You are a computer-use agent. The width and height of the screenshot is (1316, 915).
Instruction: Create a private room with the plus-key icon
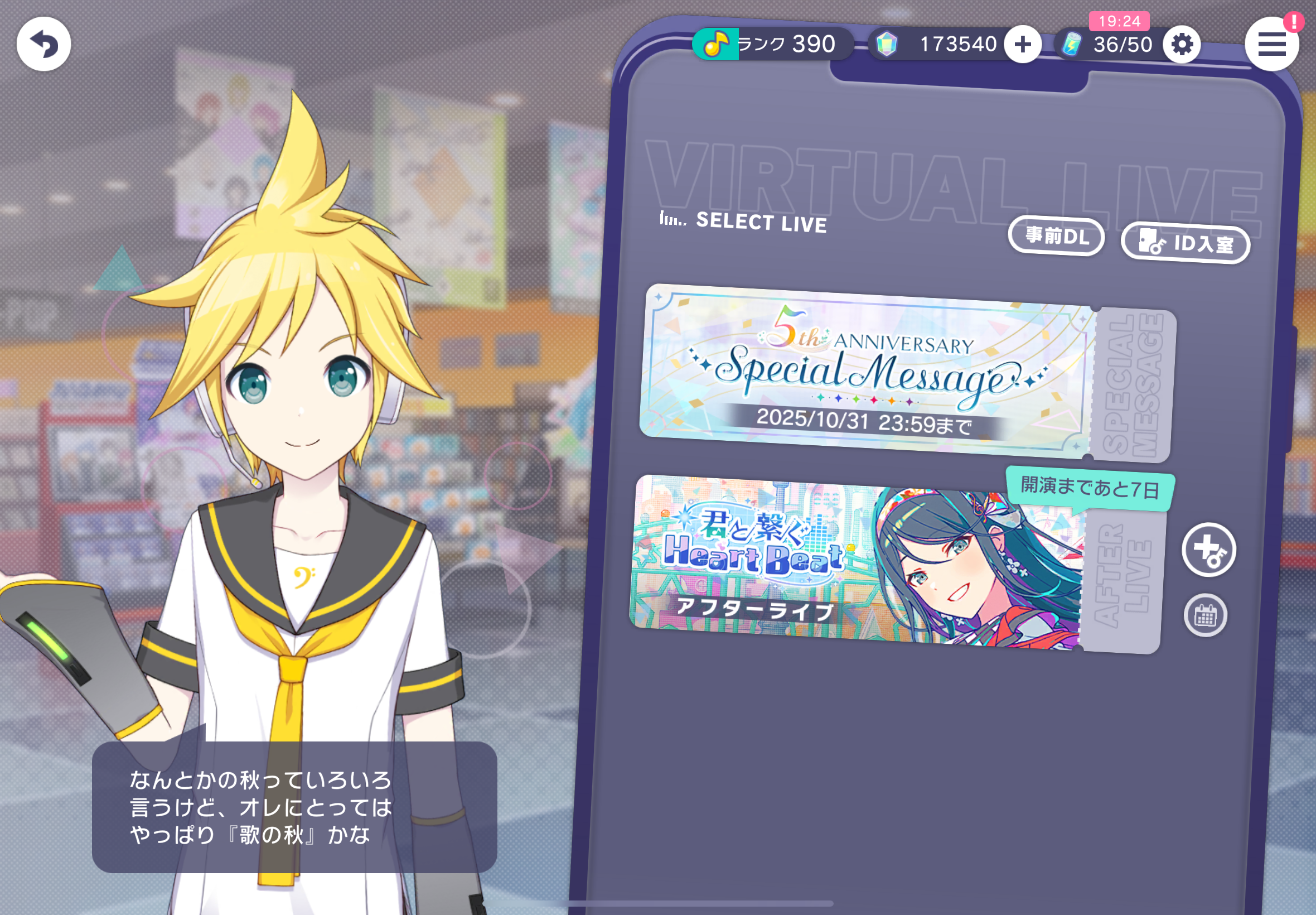click(1208, 550)
